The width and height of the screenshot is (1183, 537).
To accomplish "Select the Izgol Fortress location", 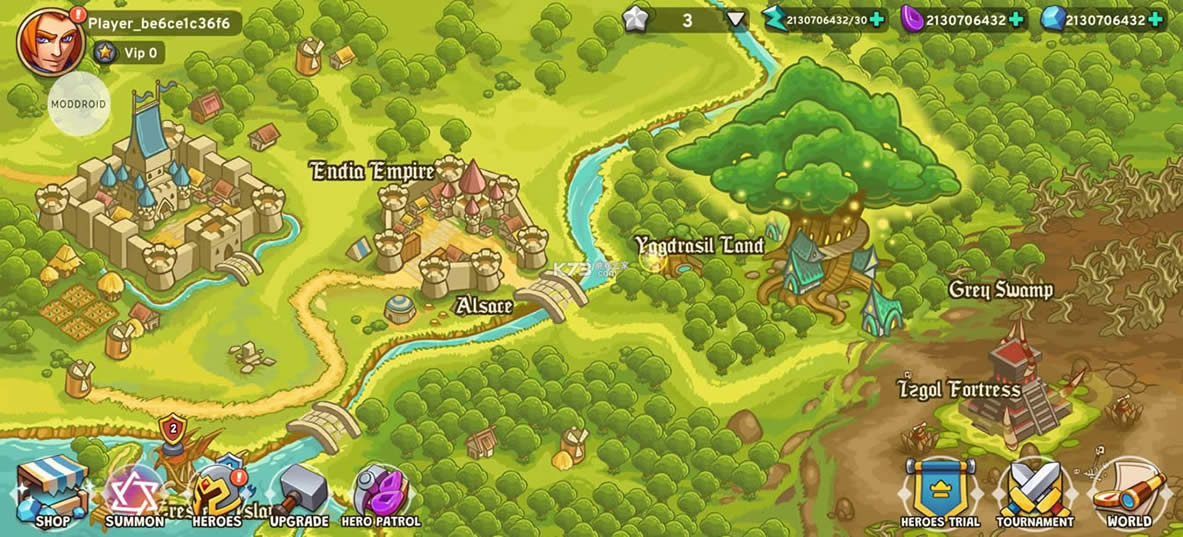I will click(x=959, y=389).
